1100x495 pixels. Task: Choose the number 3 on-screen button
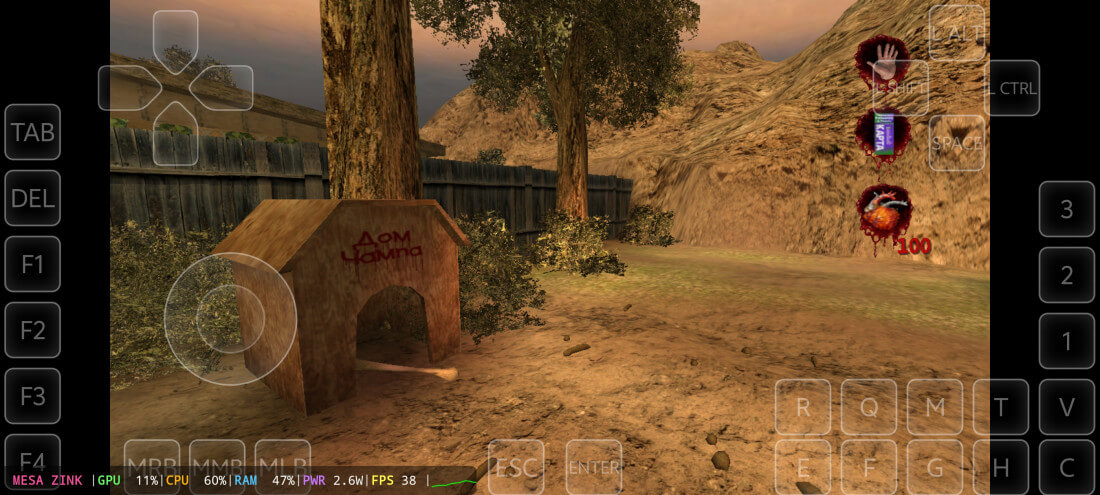pyautogui.click(x=1067, y=209)
